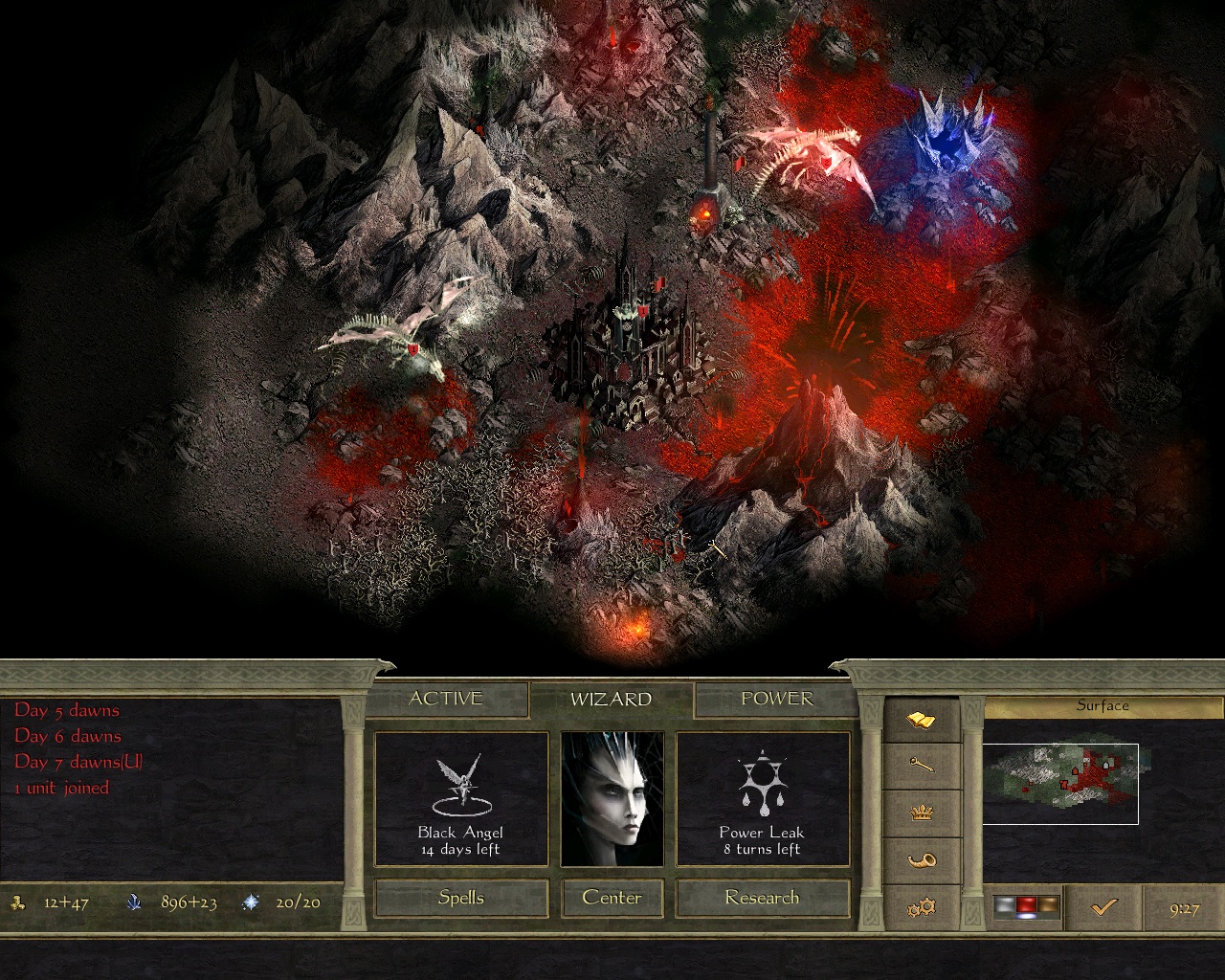Open the golden book button
Screen dimensions: 1225x980
coord(921,720)
